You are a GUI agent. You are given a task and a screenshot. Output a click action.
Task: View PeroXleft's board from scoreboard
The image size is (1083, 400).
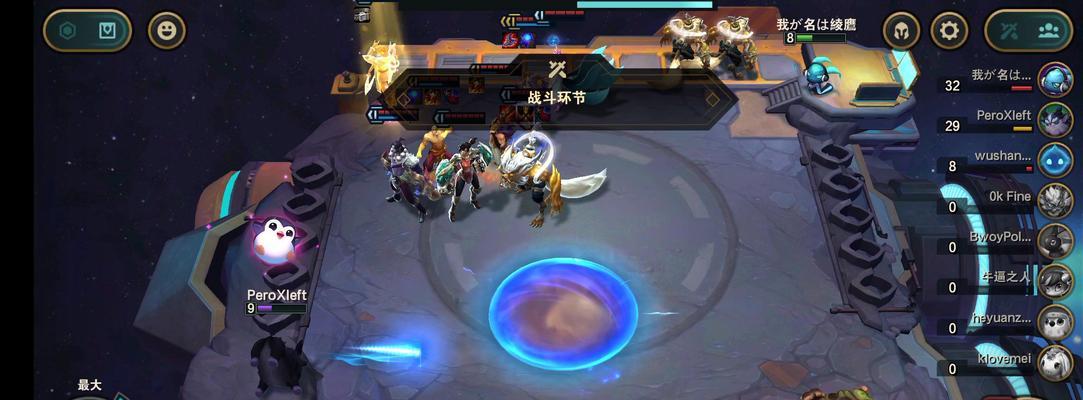(x=1055, y=120)
